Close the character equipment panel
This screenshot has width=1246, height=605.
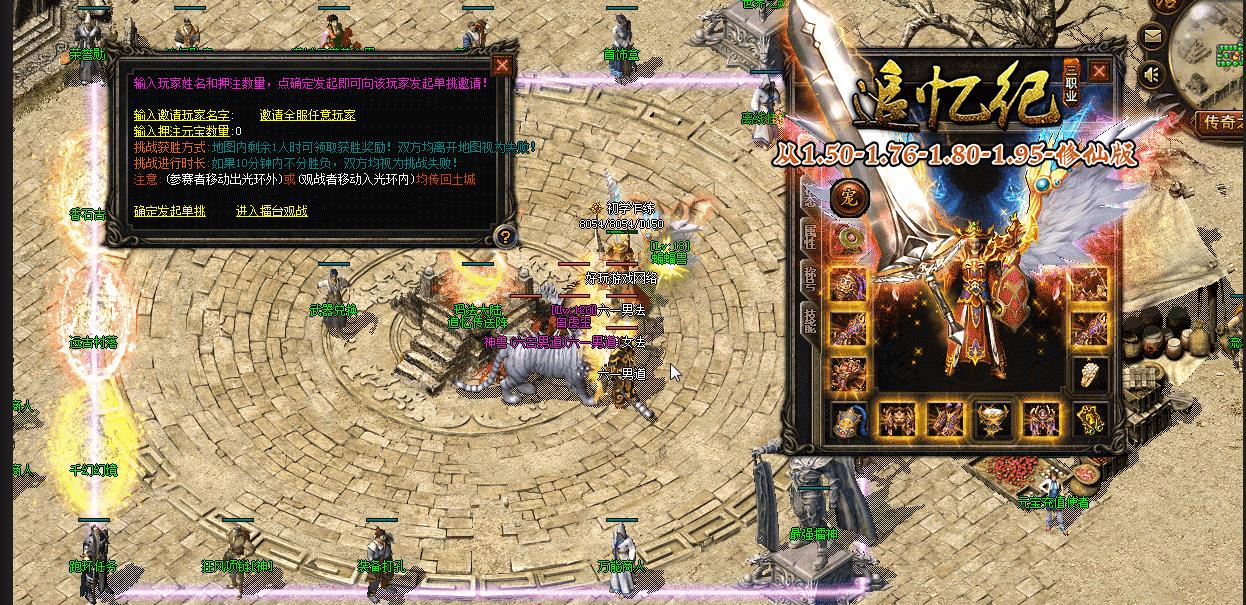pos(1099,72)
